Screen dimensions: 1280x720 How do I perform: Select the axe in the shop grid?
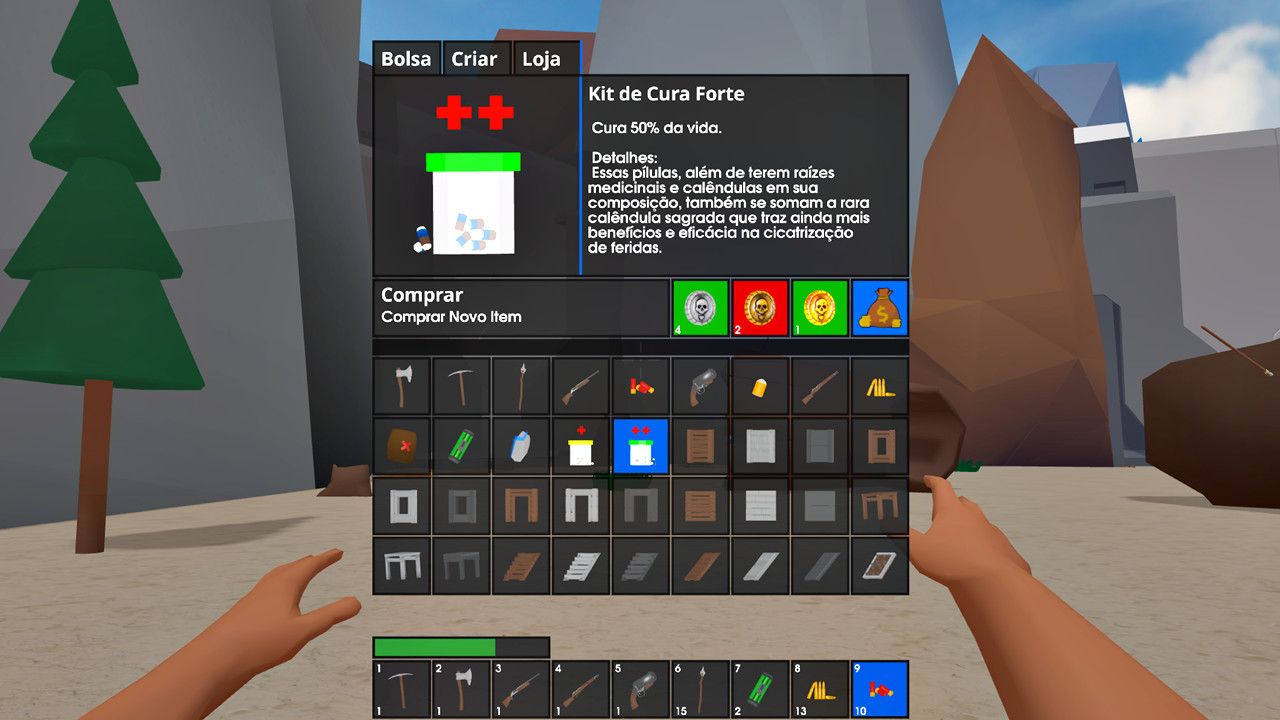click(x=401, y=386)
